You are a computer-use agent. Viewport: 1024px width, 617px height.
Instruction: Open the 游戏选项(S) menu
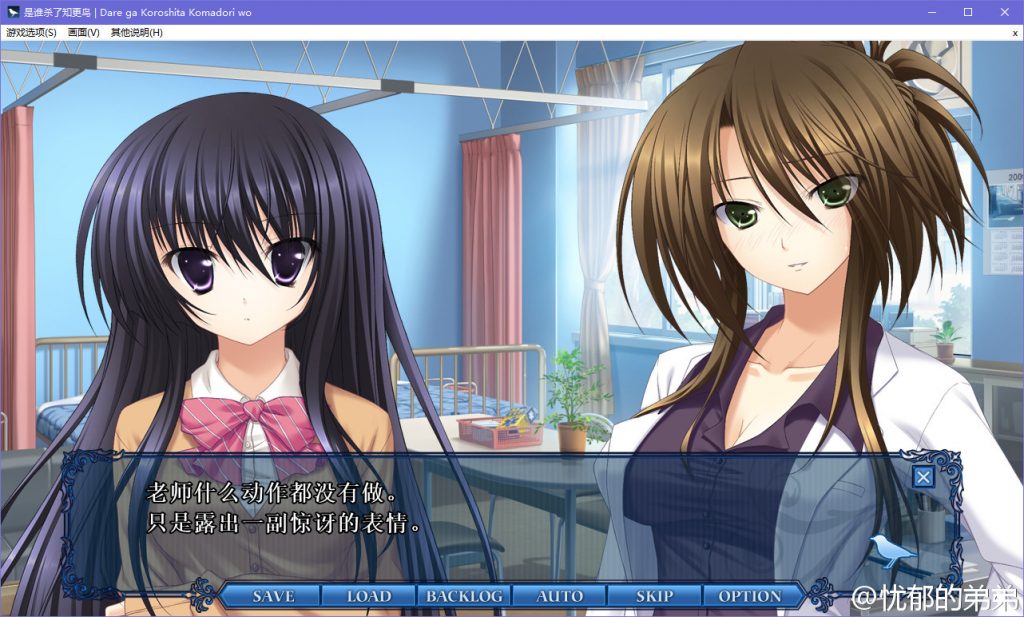click(x=31, y=32)
